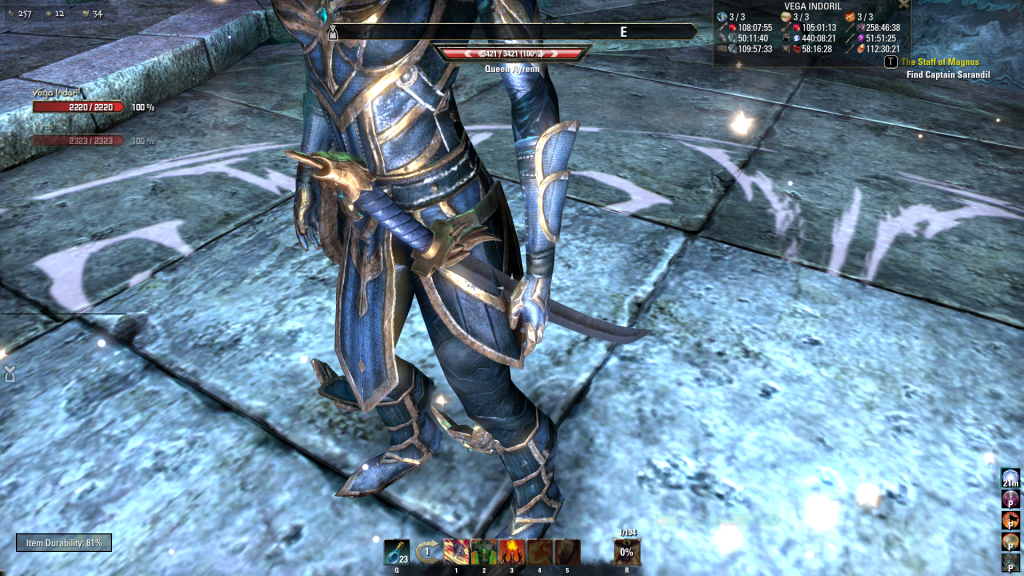The height and width of the screenshot is (576, 1024).
Task: Swap weapon bars with the arrow icon
Action: click(x=427, y=551)
